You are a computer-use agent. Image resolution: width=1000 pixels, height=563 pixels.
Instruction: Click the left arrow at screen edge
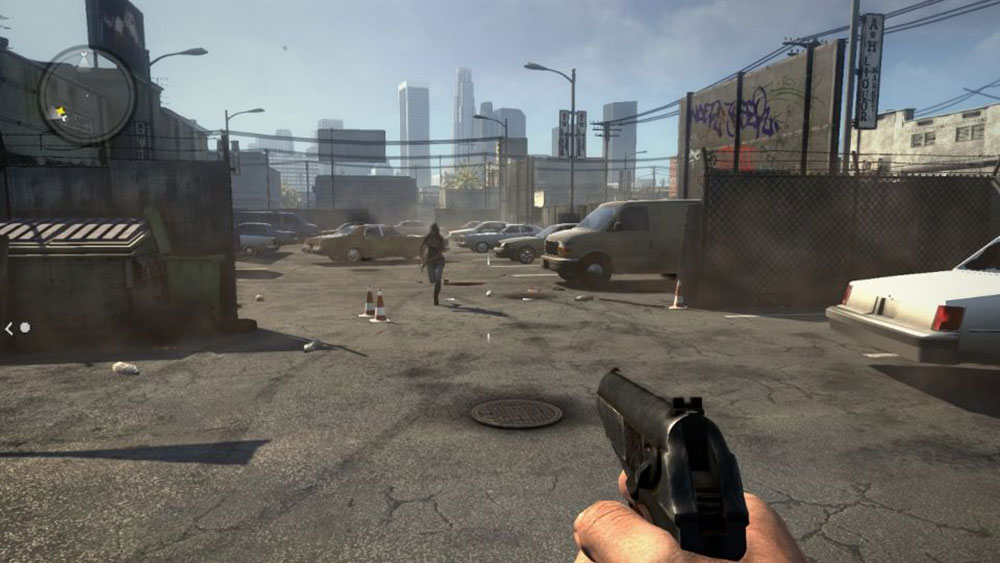9,327
